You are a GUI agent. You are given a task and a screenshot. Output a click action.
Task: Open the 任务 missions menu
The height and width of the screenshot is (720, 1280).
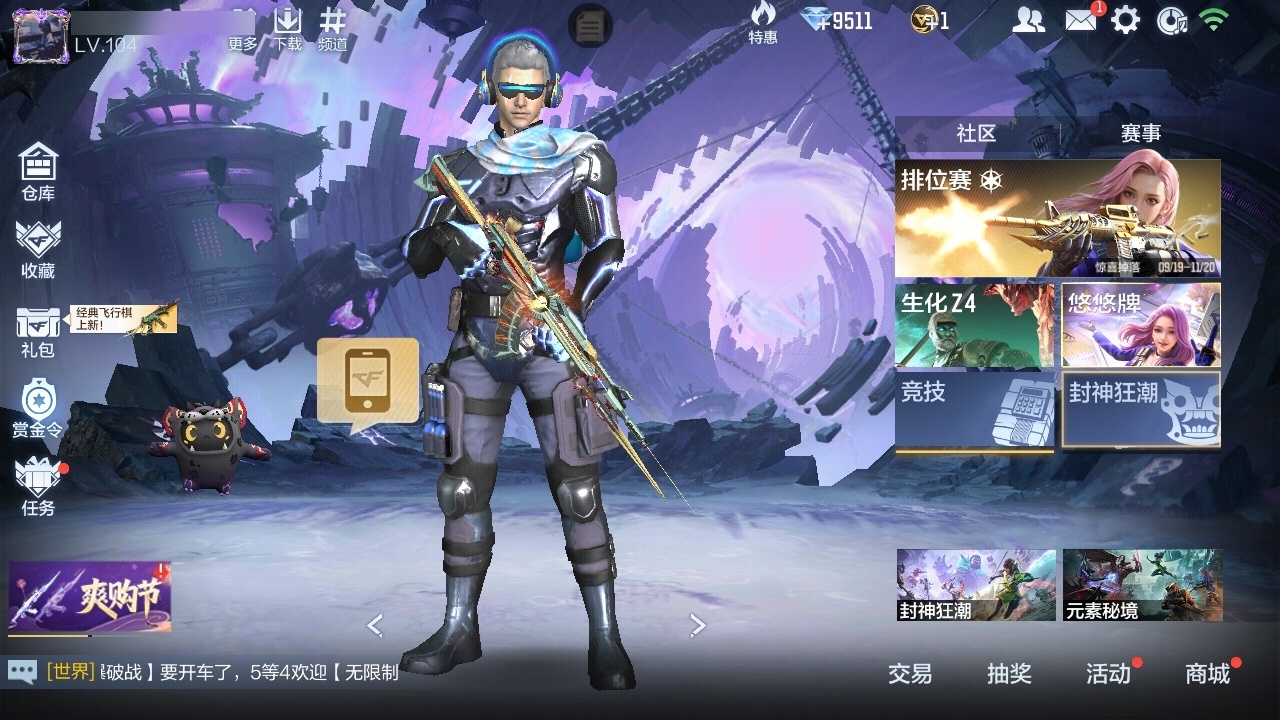38,486
